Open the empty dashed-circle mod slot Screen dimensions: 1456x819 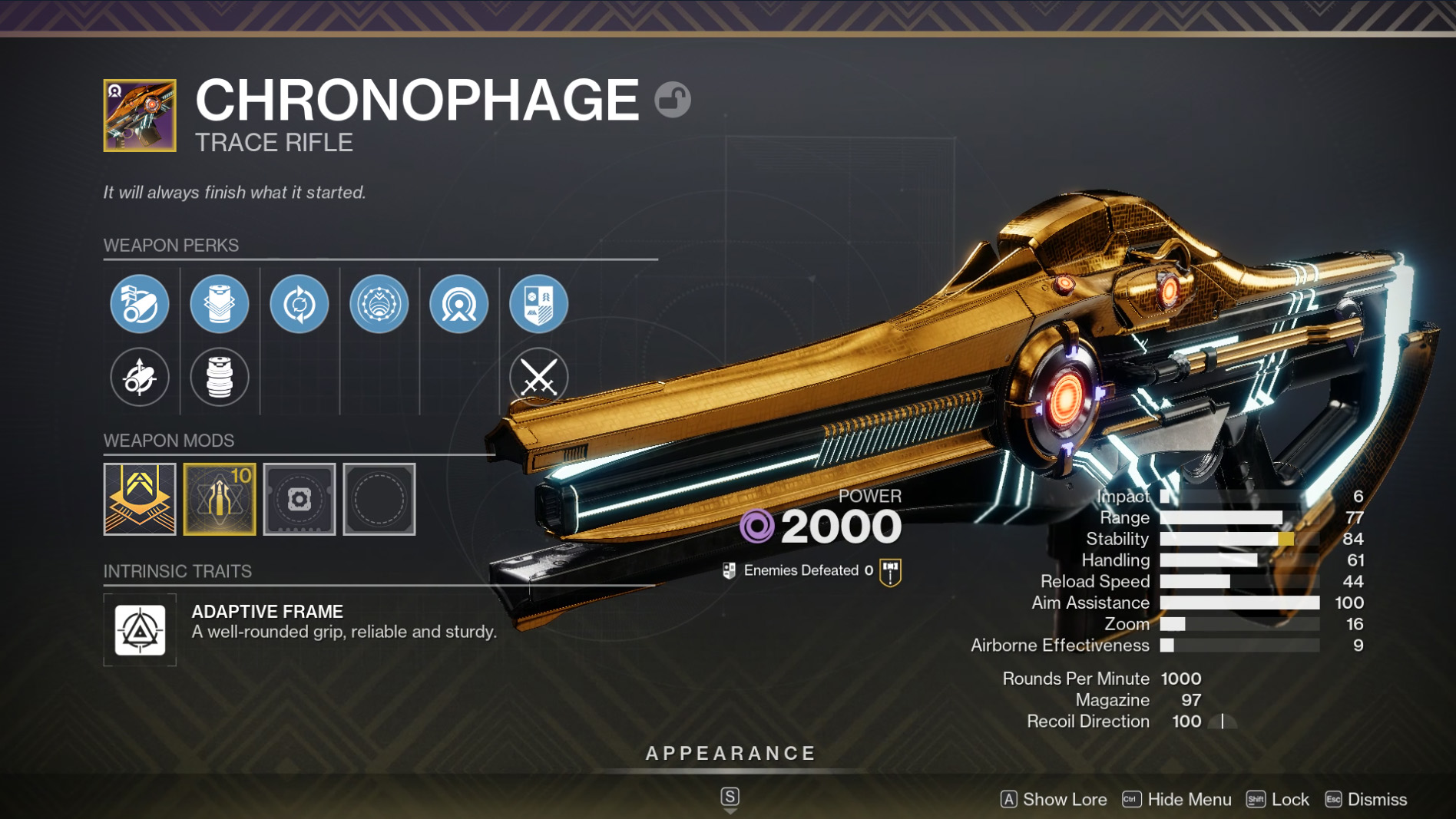pos(379,499)
